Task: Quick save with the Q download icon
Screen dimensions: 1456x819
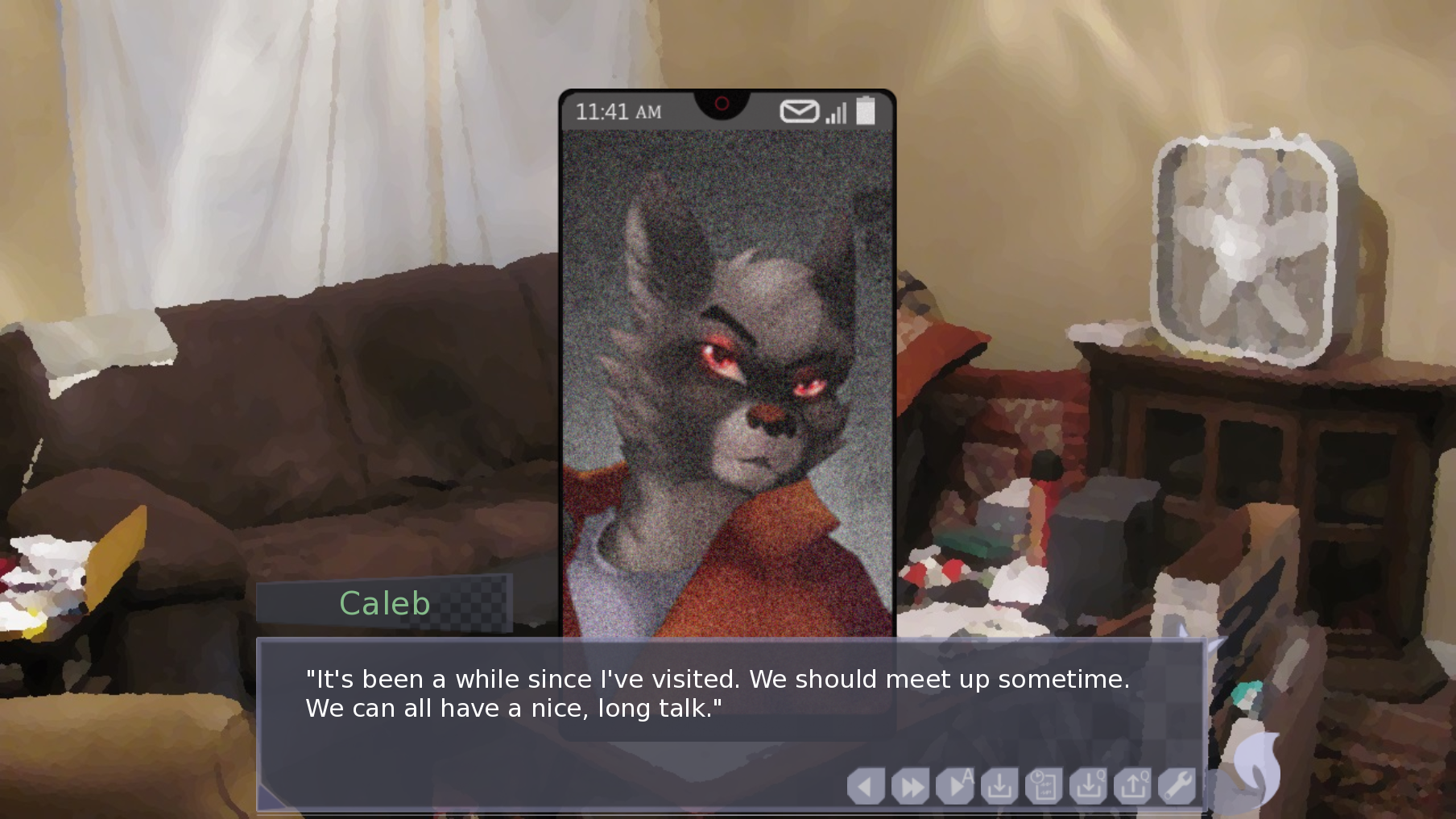Action: click(1088, 786)
